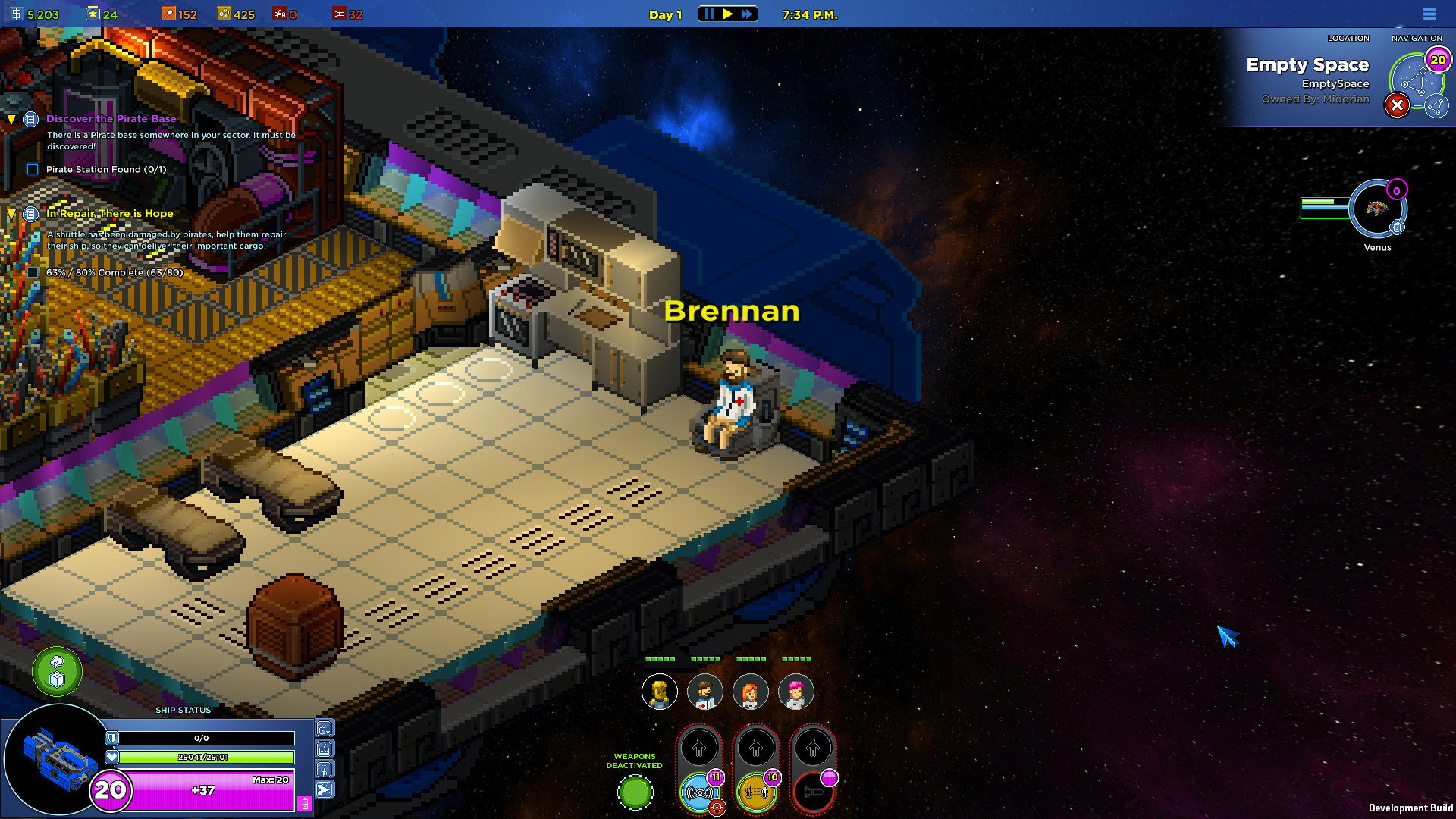Select the pink-haired crew portrait

(x=795, y=692)
